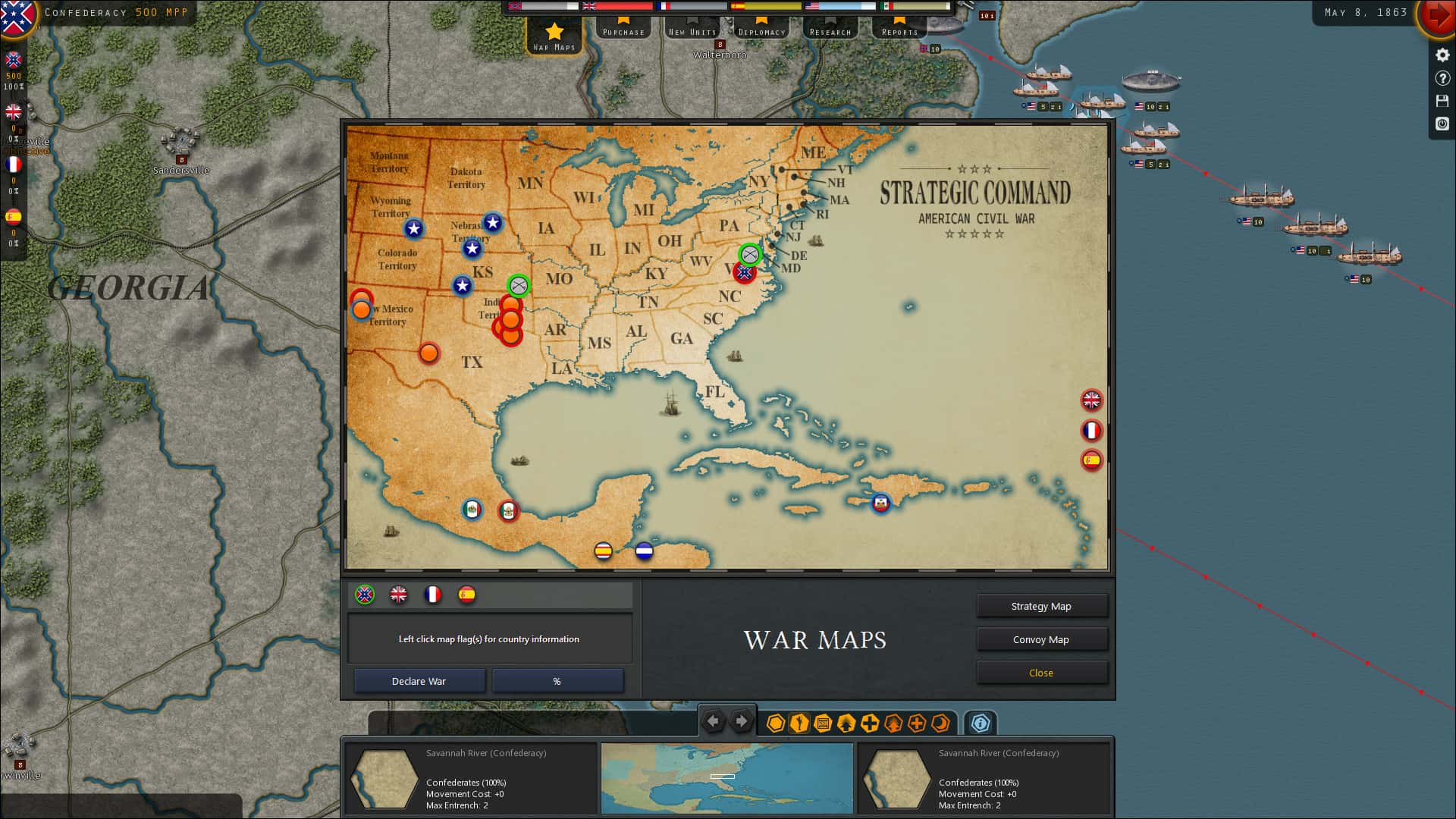Click the upgrade arrow hex icon in bottom toolbar
This screenshot has width=1456, height=819.
pos(846,724)
